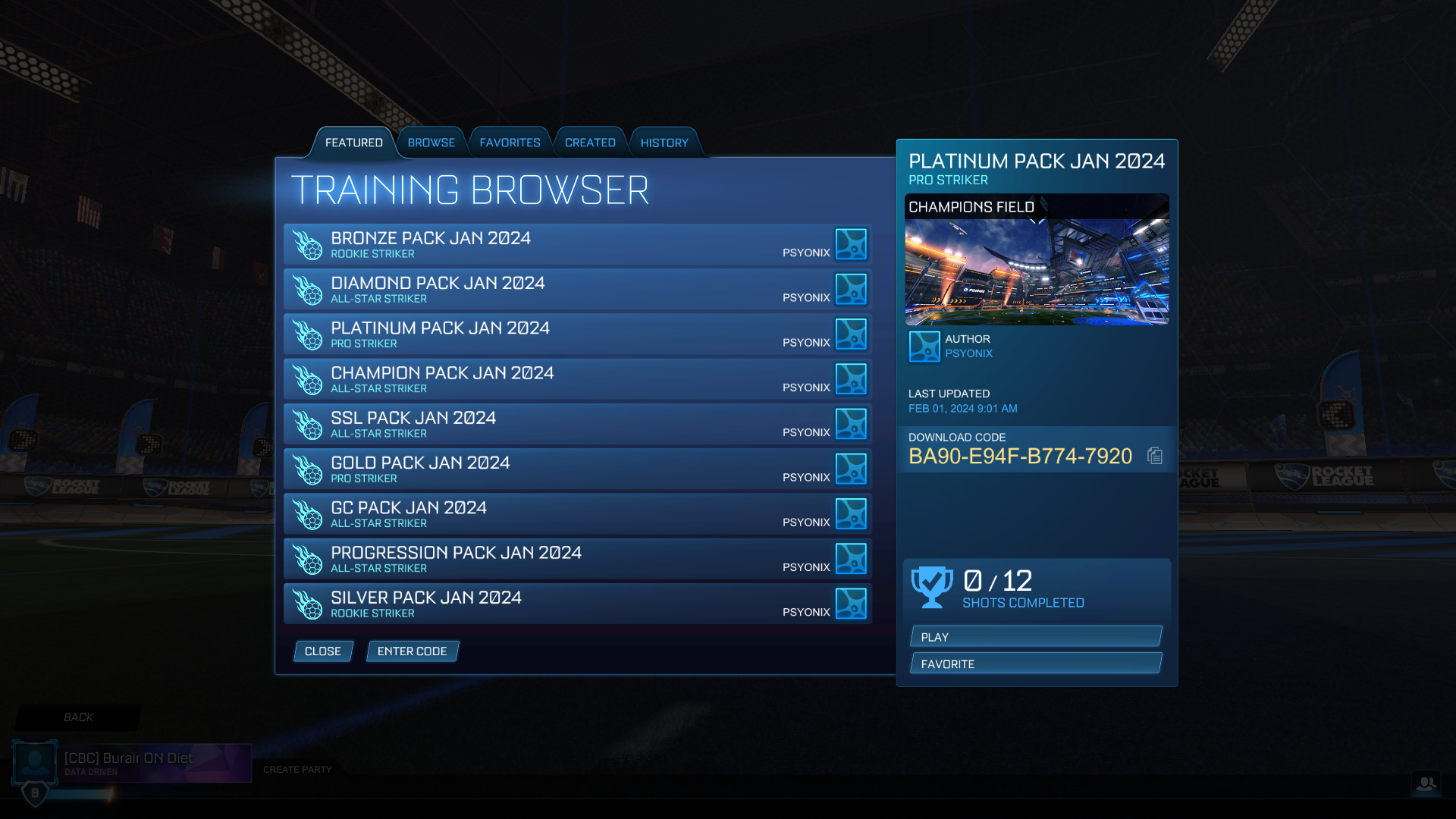Click Enter Code to input a training code
This screenshot has width=1456, height=819.
pyautogui.click(x=412, y=651)
